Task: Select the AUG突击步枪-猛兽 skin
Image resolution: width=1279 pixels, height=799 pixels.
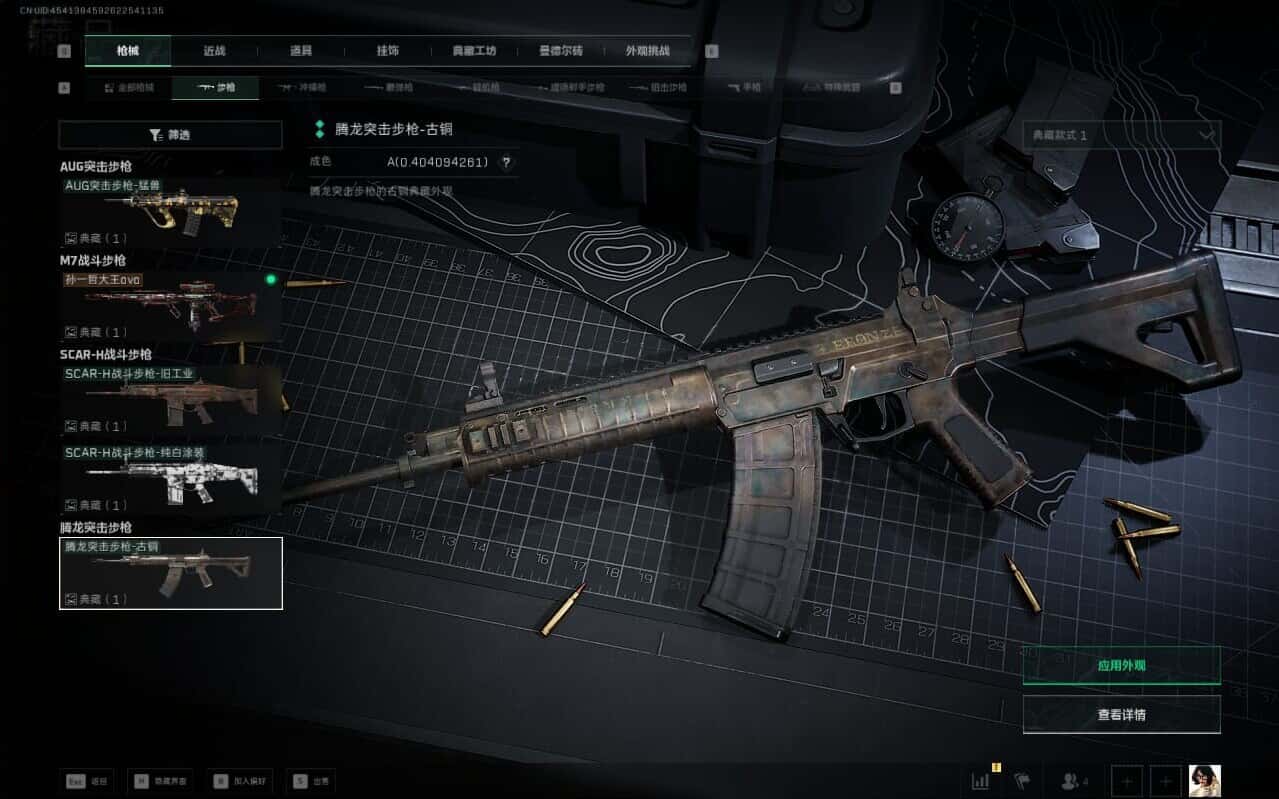Action: point(170,212)
